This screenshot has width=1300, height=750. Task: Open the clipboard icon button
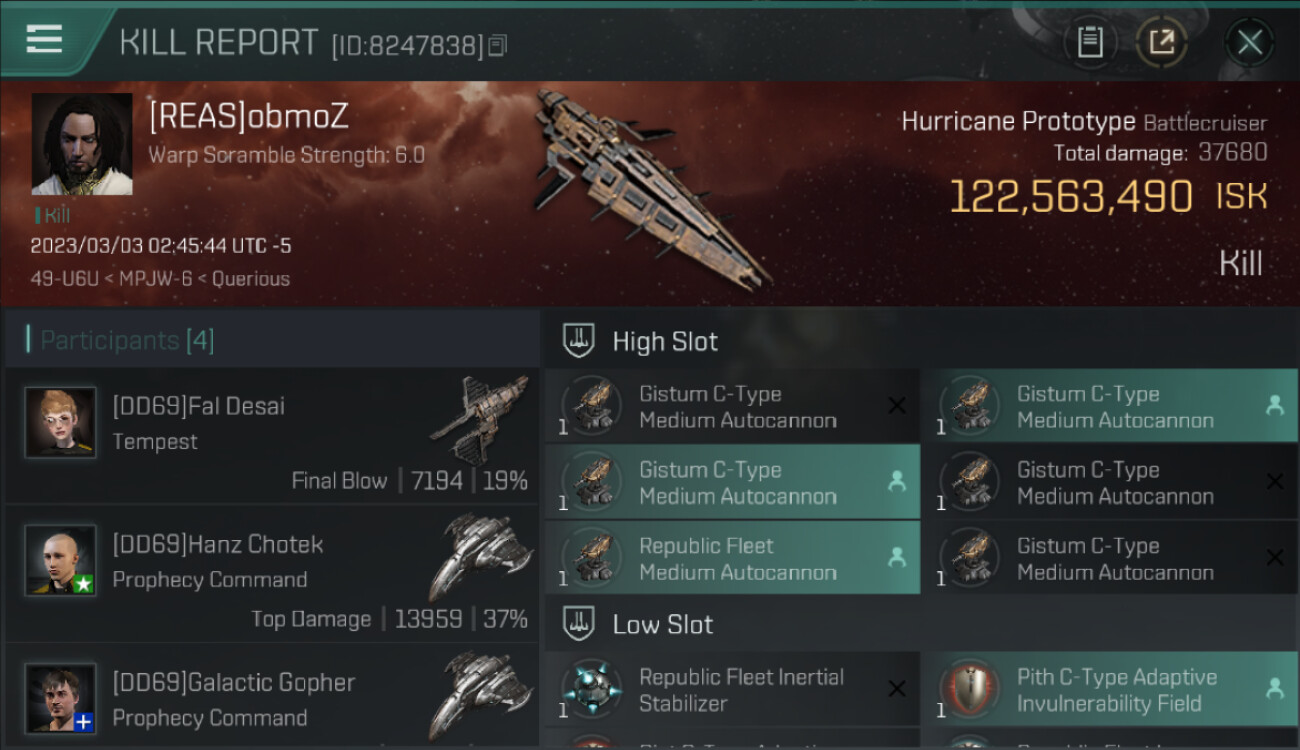[1090, 42]
